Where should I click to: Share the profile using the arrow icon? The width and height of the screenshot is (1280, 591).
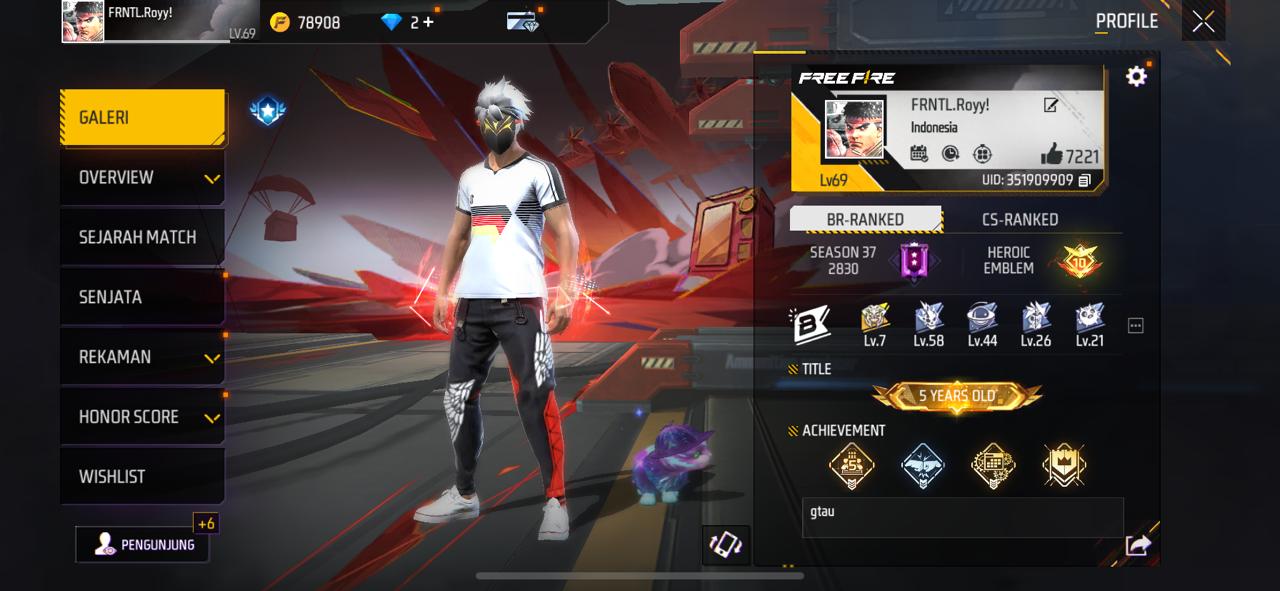1138,545
